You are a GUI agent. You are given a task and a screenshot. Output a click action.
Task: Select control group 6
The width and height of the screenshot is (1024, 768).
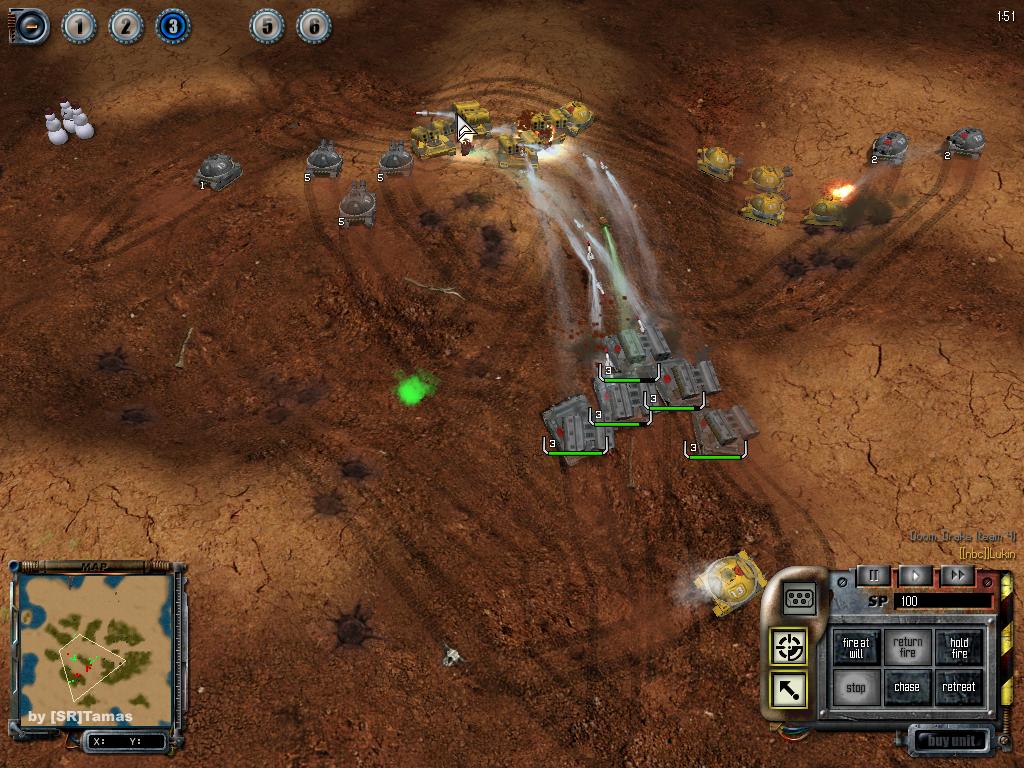(314, 26)
